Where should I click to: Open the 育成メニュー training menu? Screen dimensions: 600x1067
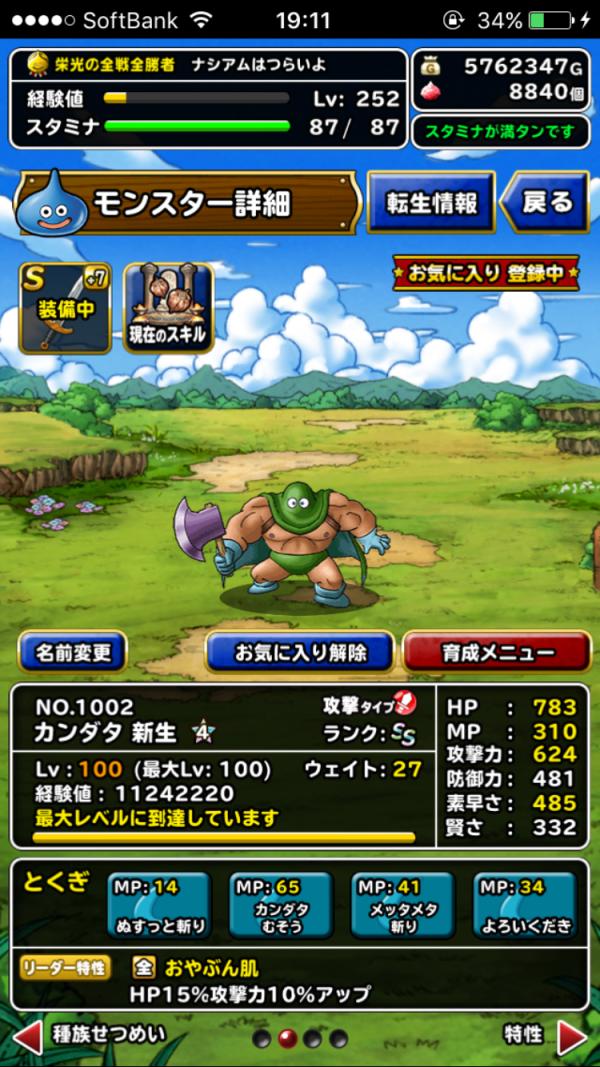point(496,652)
